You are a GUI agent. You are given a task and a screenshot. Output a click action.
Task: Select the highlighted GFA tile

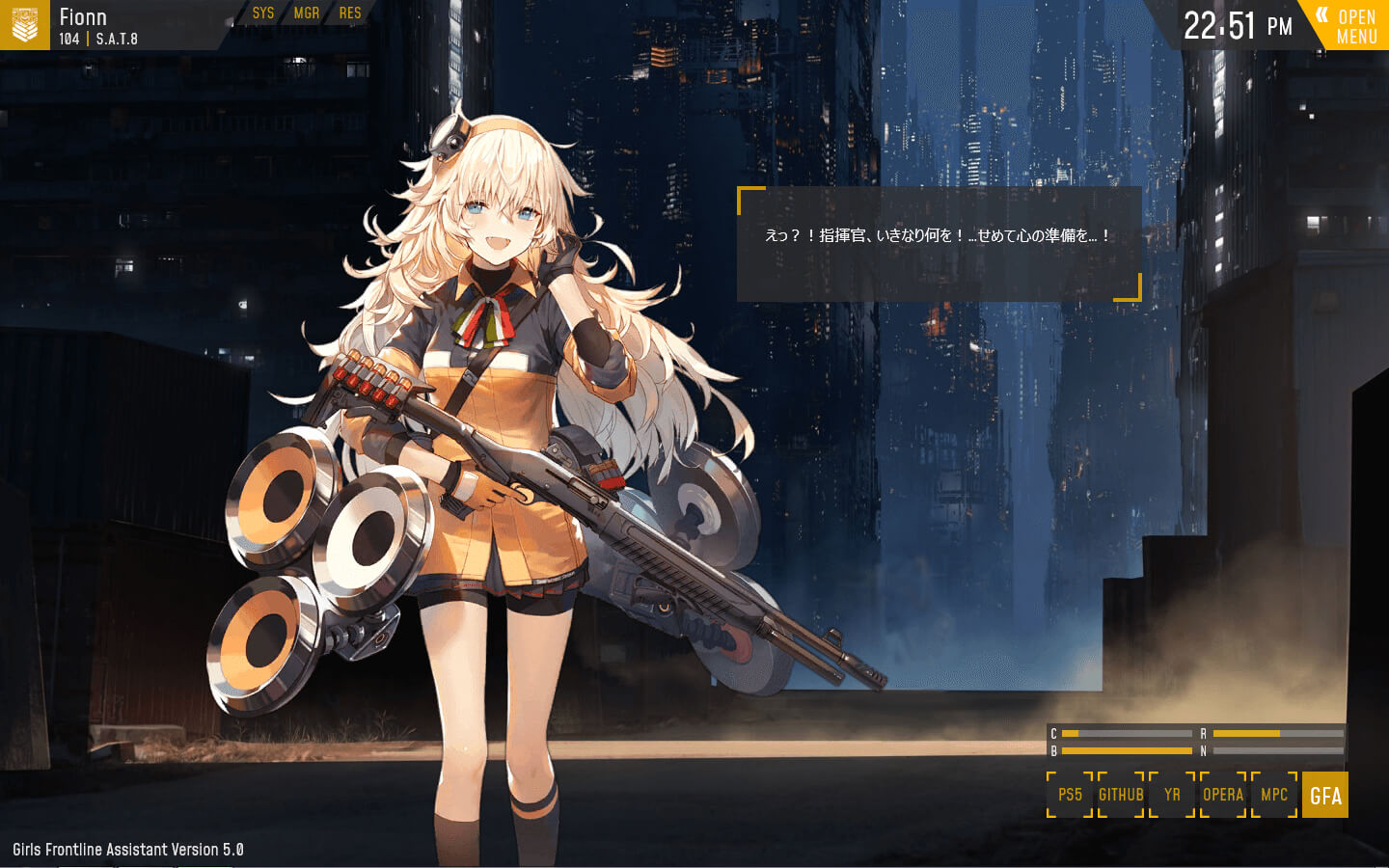click(1325, 795)
